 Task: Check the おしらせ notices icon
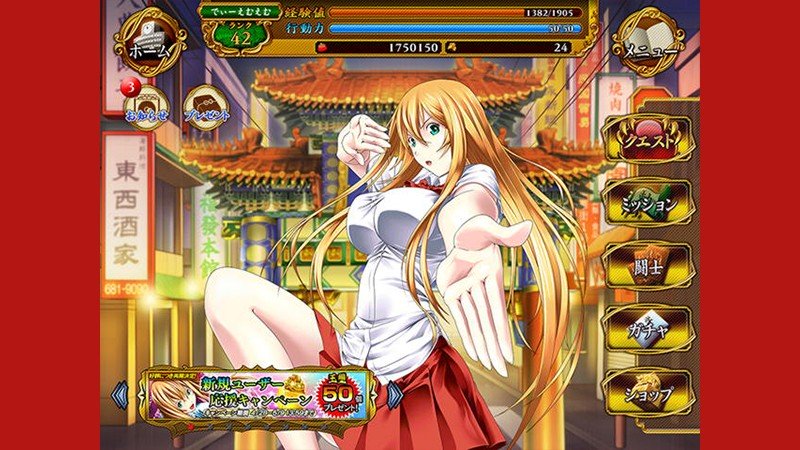pyautogui.click(x=150, y=105)
